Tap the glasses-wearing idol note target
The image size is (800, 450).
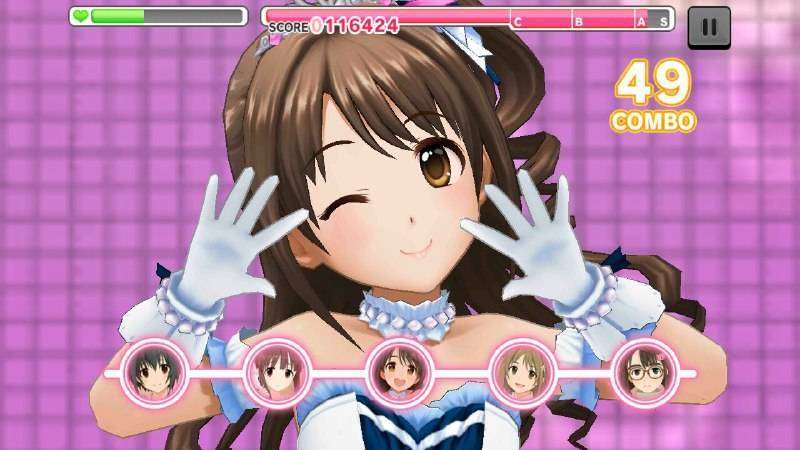[x=643, y=373]
